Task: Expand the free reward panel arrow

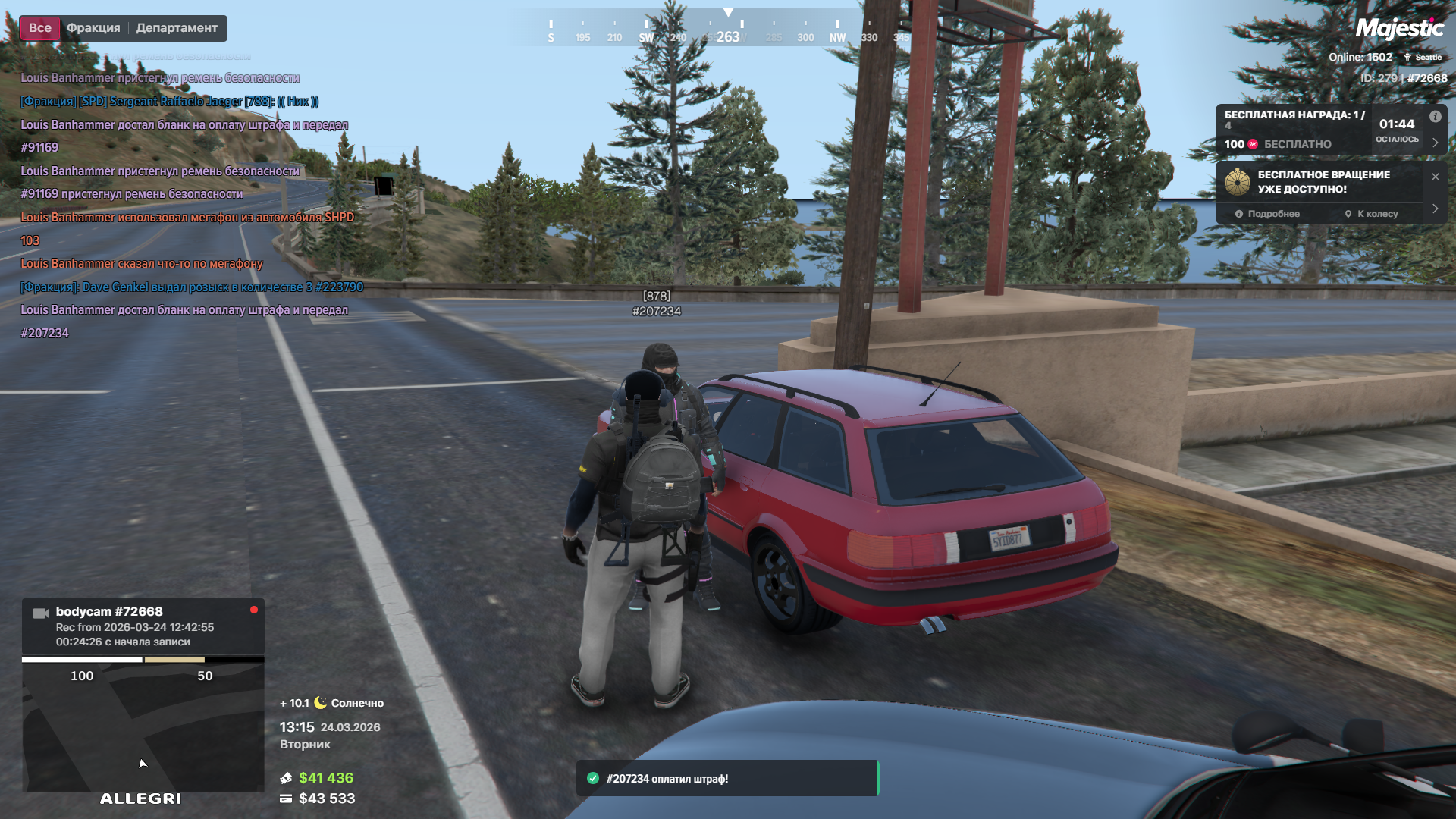Action: (x=1435, y=143)
